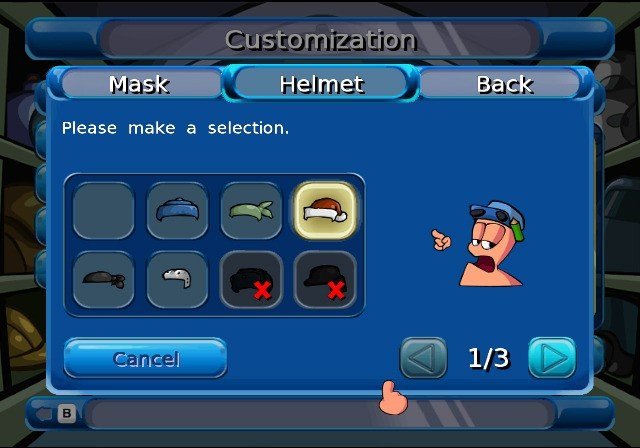Image resolution: width=640 pixels, height=448 pixels.
Task: Click the locked brimmed cap silhouette
Action: click(325, 280)
